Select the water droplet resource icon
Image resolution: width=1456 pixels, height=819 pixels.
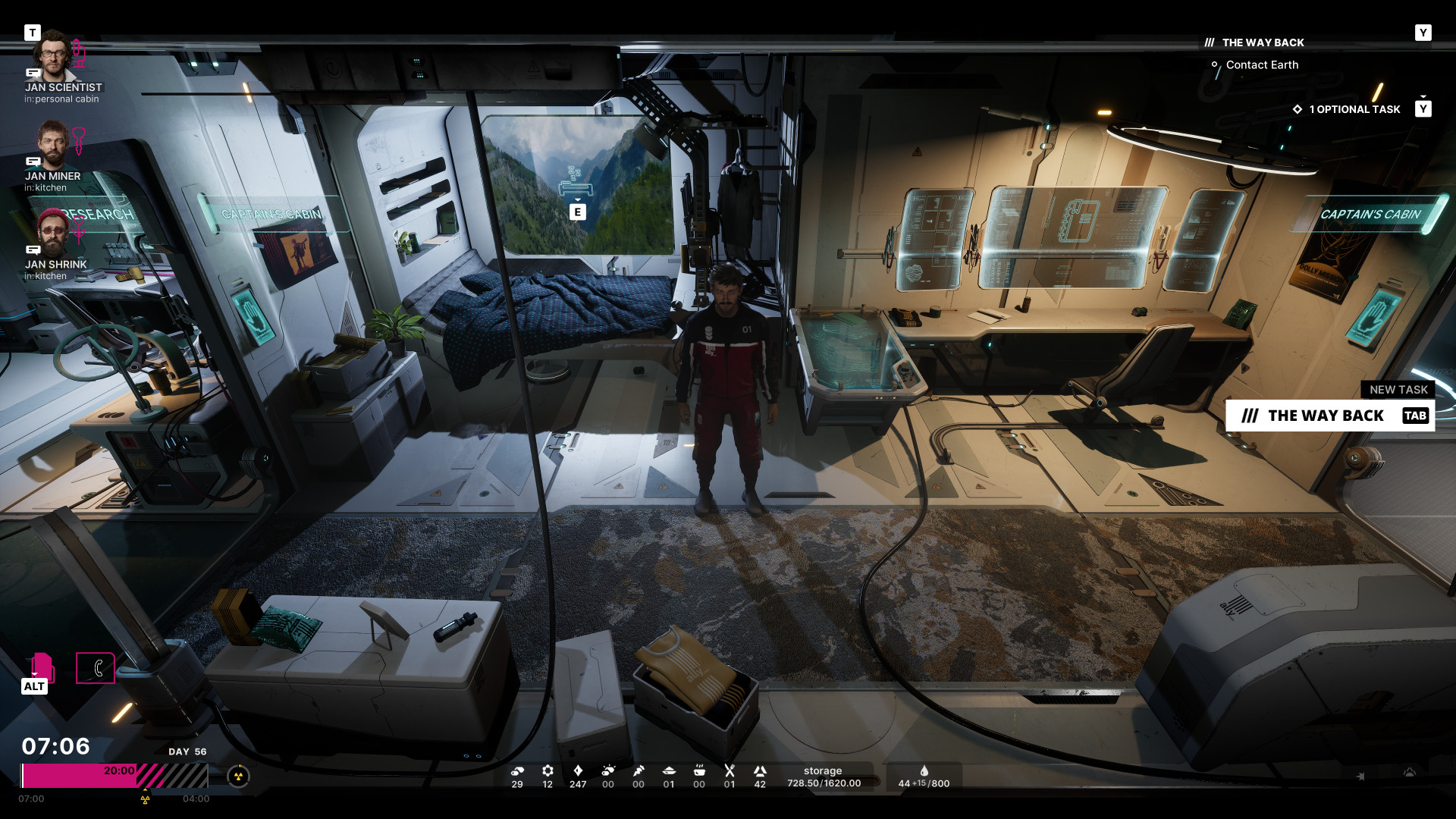click(x=924, y=771)
